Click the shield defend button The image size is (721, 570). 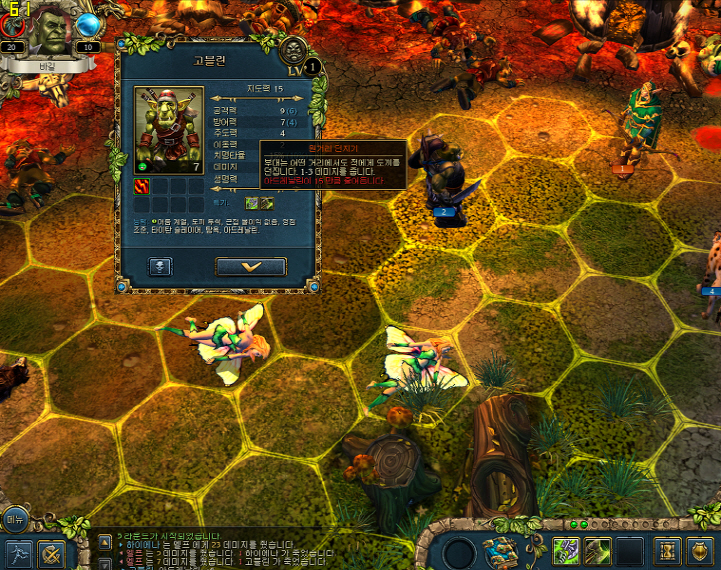click(x=701, y=550)
